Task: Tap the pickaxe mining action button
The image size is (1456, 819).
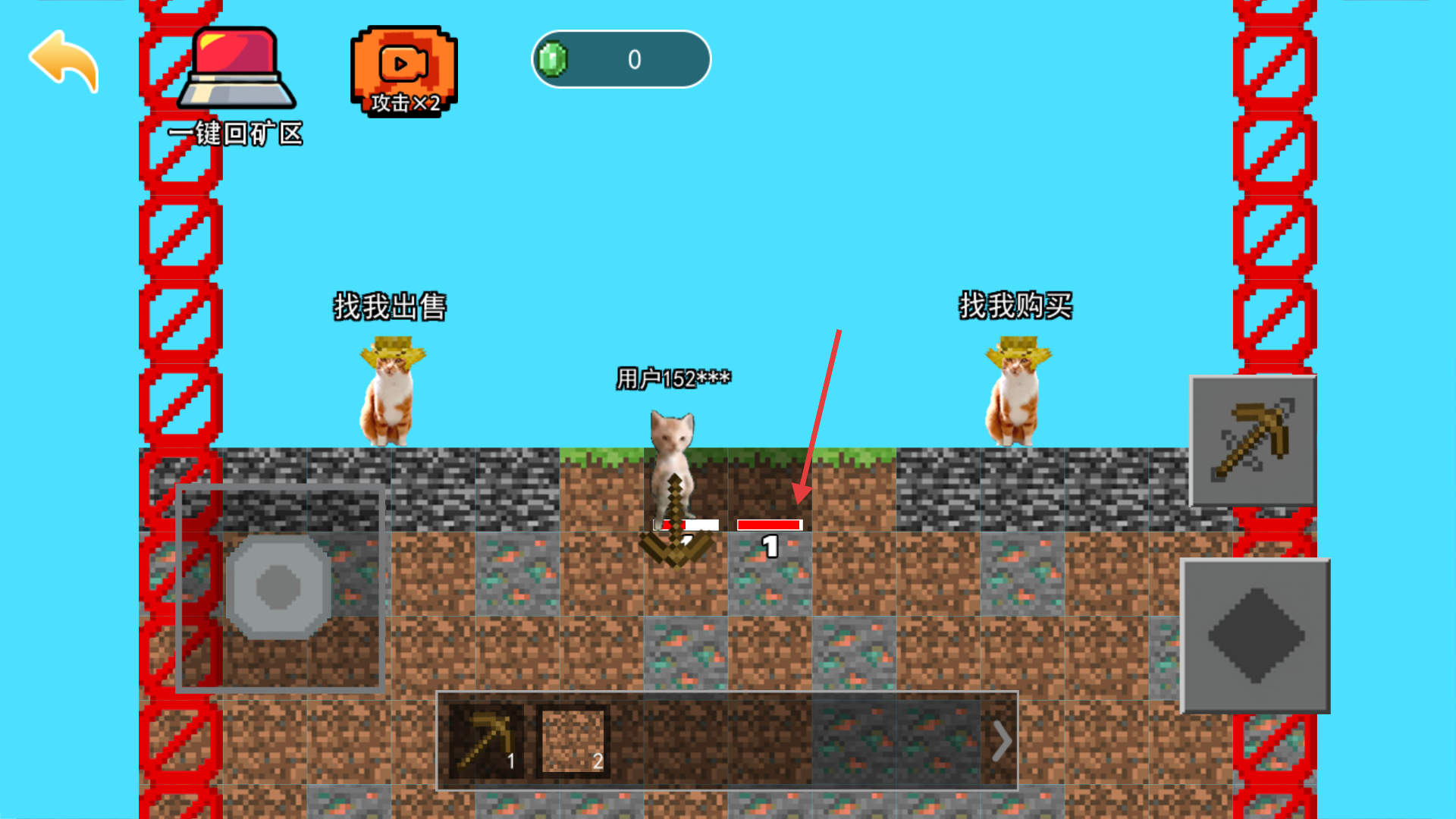Action: pyautogui.click(x=1253, y=441)
